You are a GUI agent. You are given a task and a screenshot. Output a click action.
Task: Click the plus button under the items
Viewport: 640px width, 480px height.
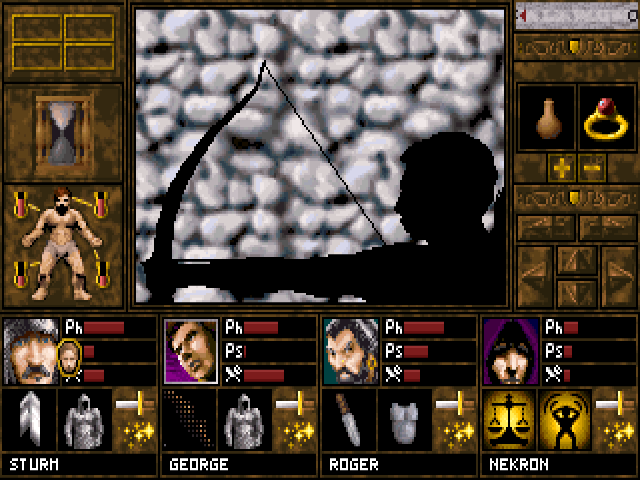[x=560, y=168]
